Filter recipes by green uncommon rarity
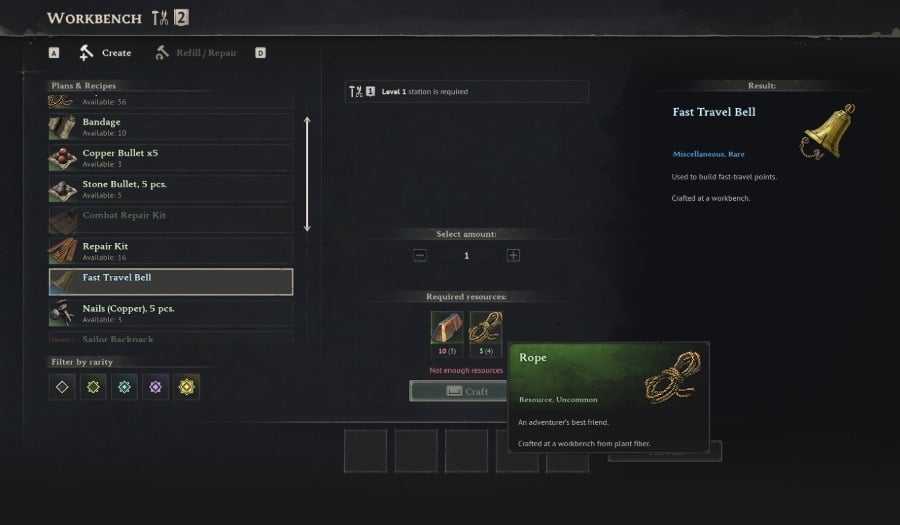This screenshot has height=525, width=900. pyautogui.click(x=94, y=387)
